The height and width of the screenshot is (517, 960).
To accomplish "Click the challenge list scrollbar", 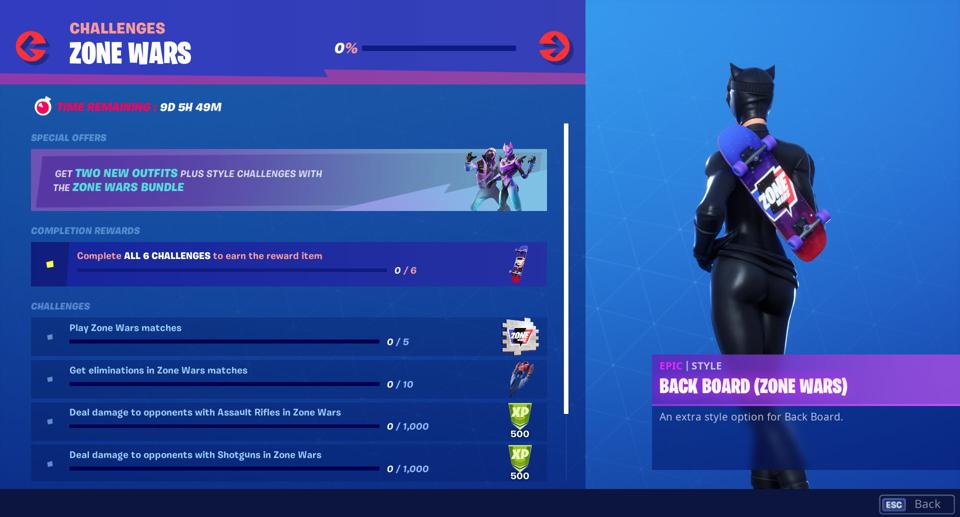I will tap(566, 268).
